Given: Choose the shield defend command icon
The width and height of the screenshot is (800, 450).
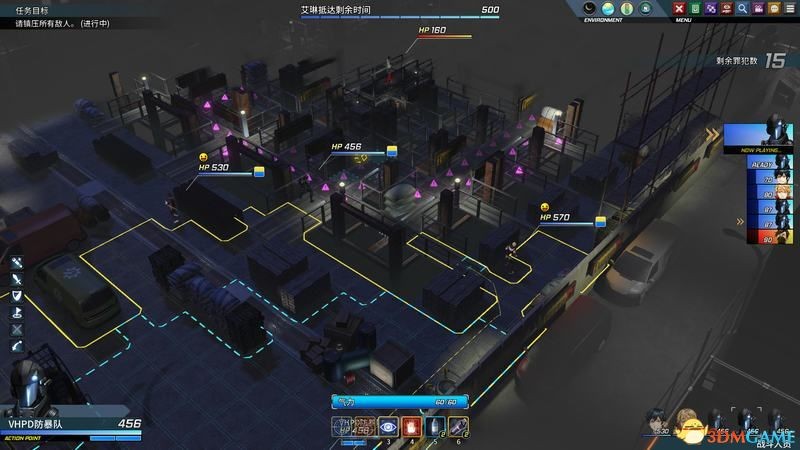Looking at the screenshot, I should (17, 296).
